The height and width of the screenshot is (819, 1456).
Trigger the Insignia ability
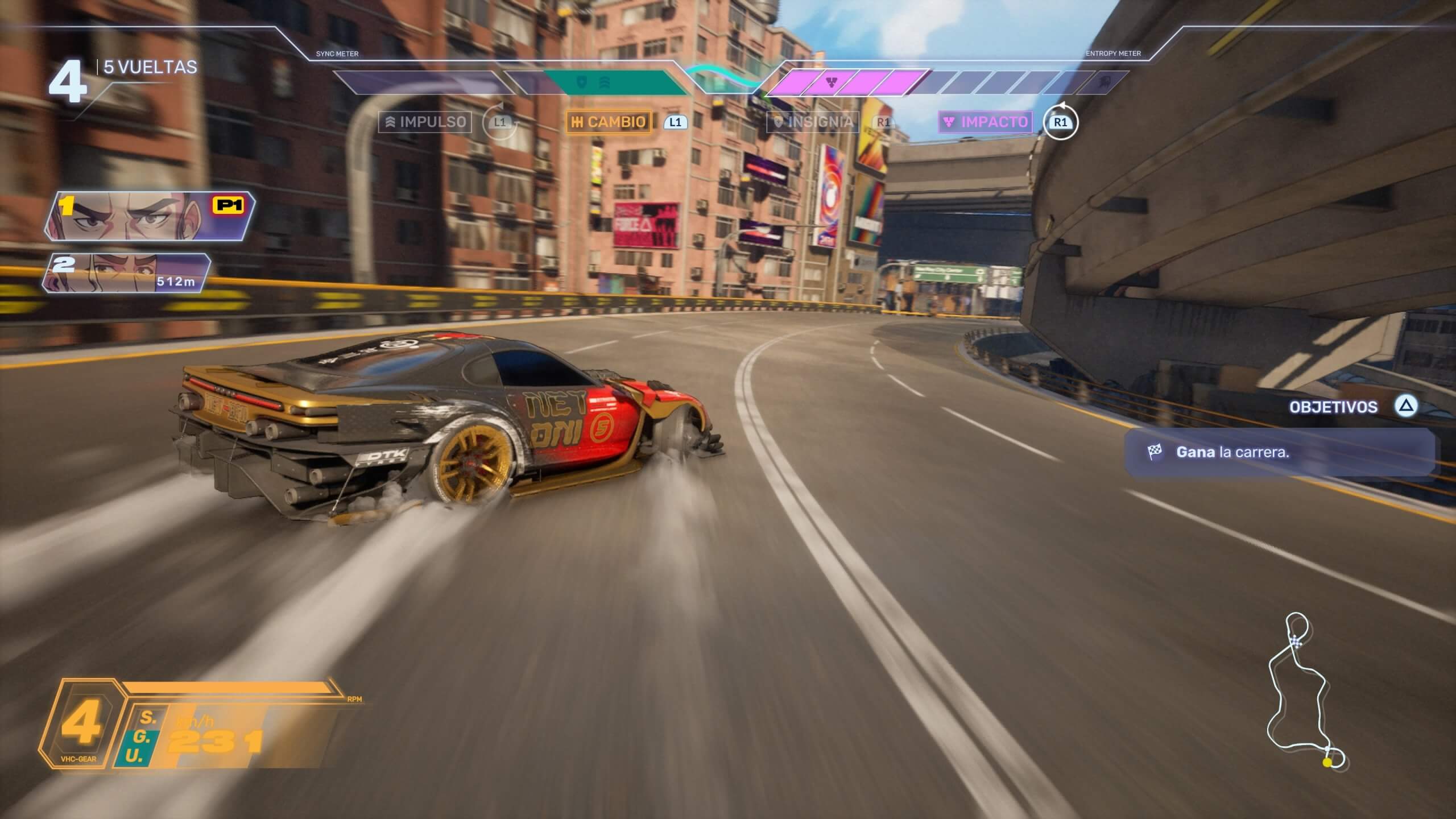[x=813, y=122]
